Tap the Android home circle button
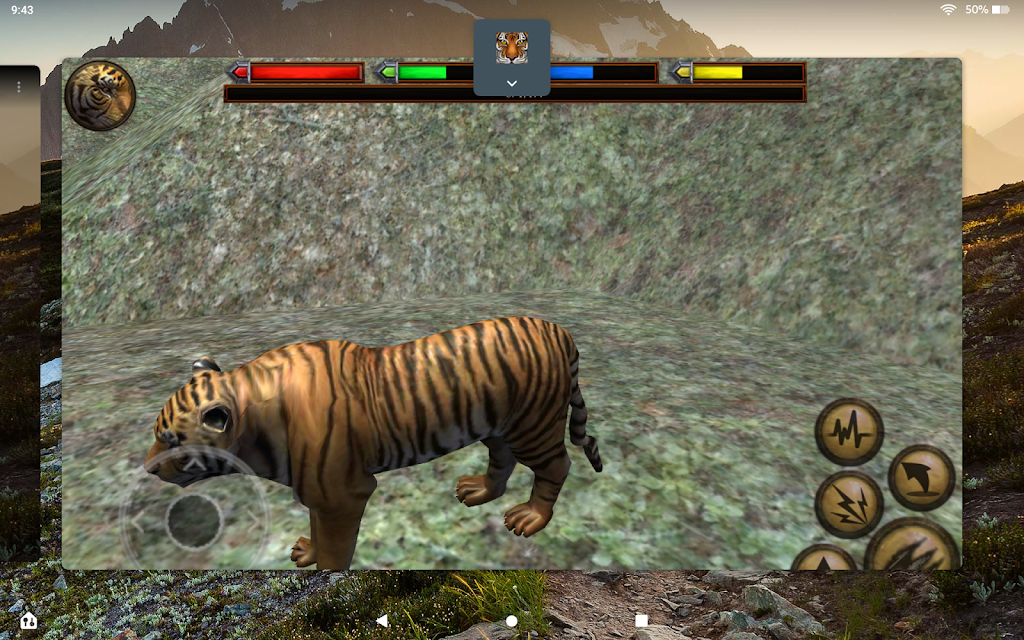The width and height of the screenshot is (1024, 640). (512, 621)
